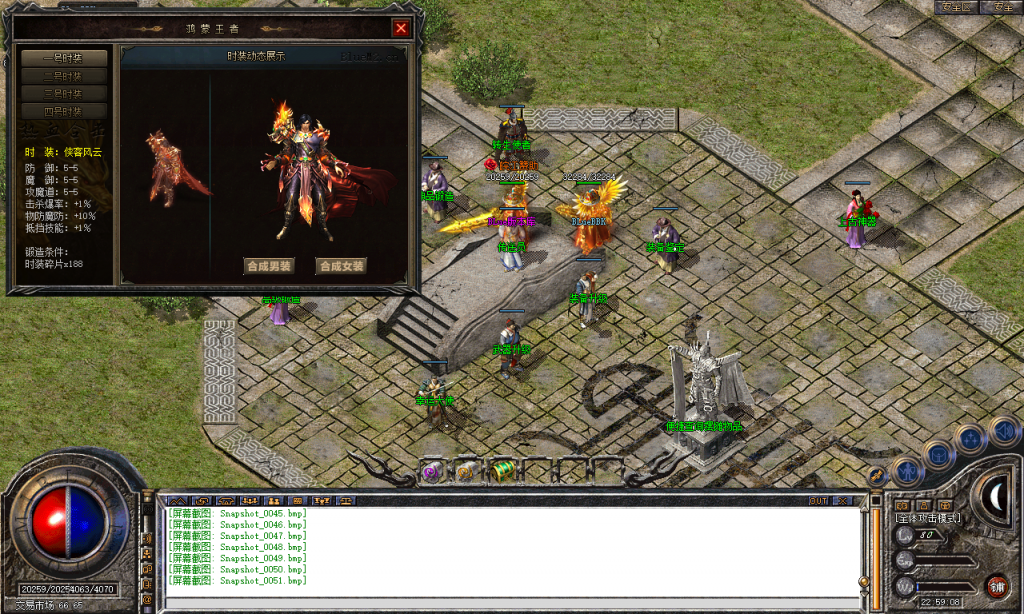Switch to 二号时装 tab
Image resolution: width=1024 pixels, height=614 pixels.
tap(63, 76)
